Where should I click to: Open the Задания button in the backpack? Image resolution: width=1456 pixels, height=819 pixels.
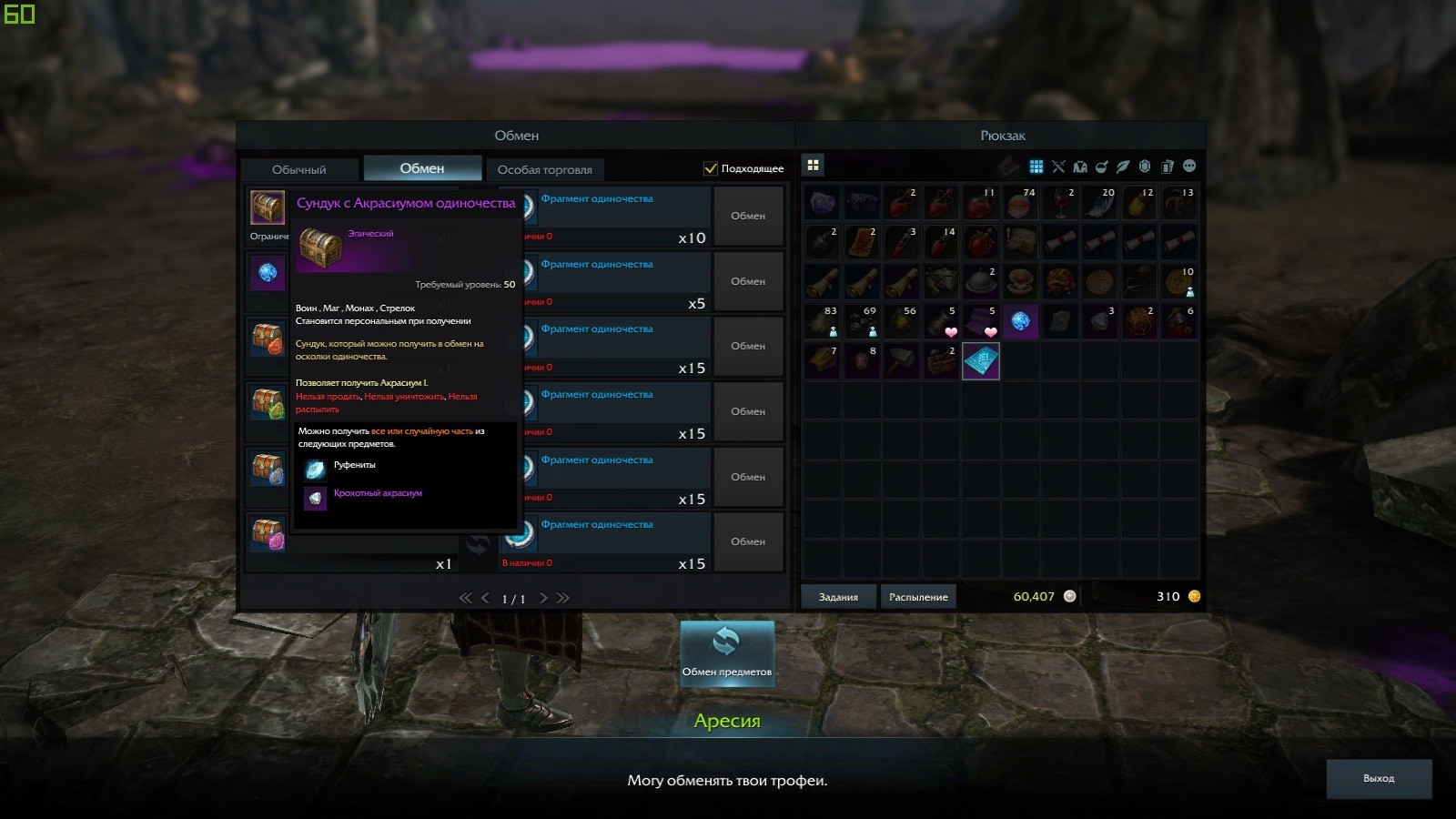point(838,597)
